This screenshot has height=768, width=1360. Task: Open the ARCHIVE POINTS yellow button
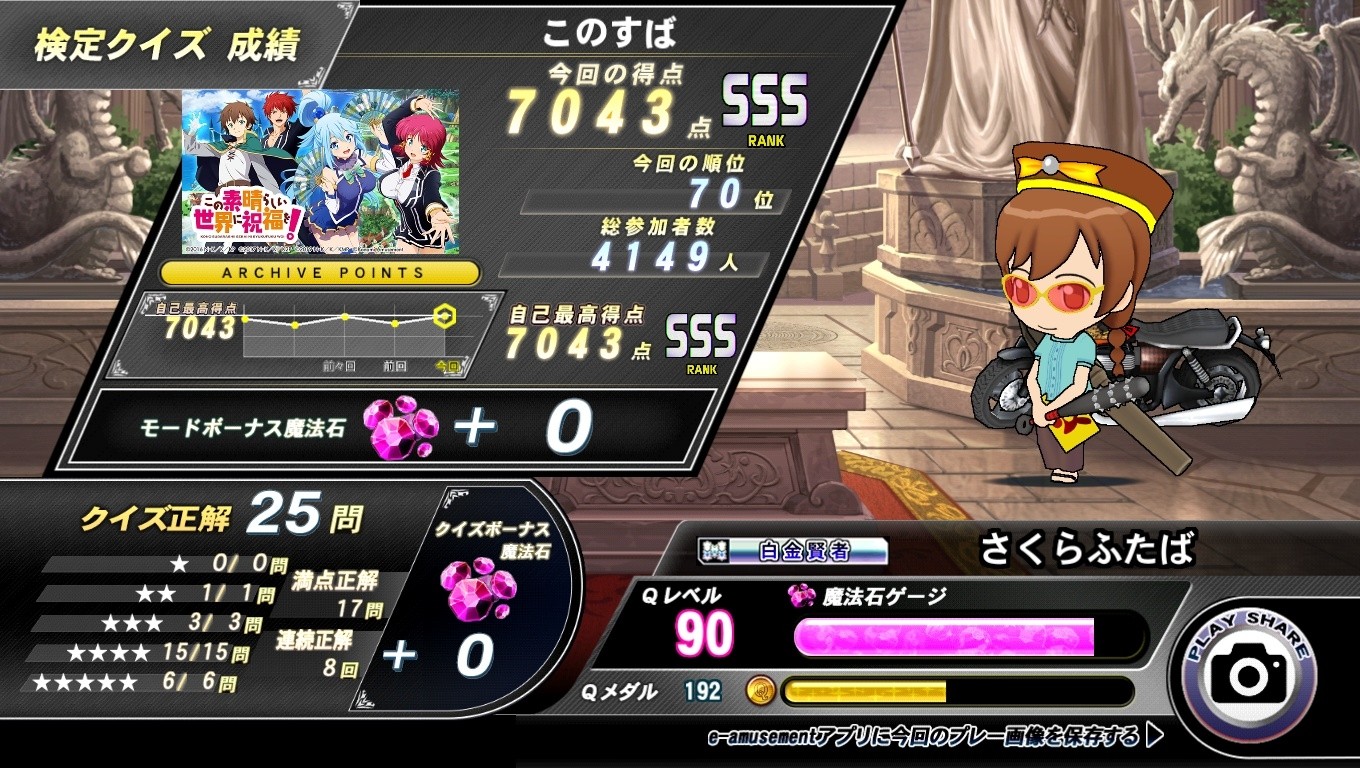tap(321, 272)
